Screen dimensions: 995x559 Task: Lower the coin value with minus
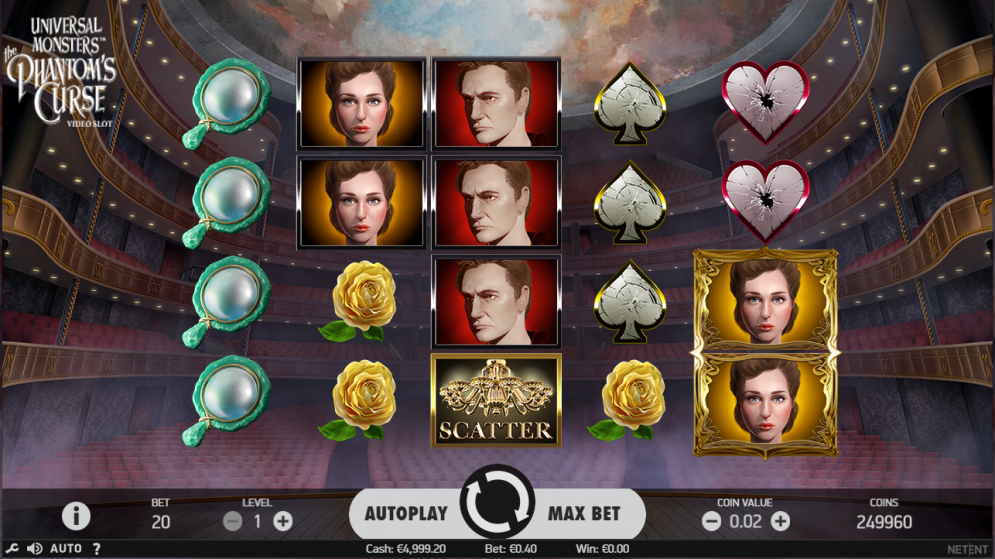point(711,521)
